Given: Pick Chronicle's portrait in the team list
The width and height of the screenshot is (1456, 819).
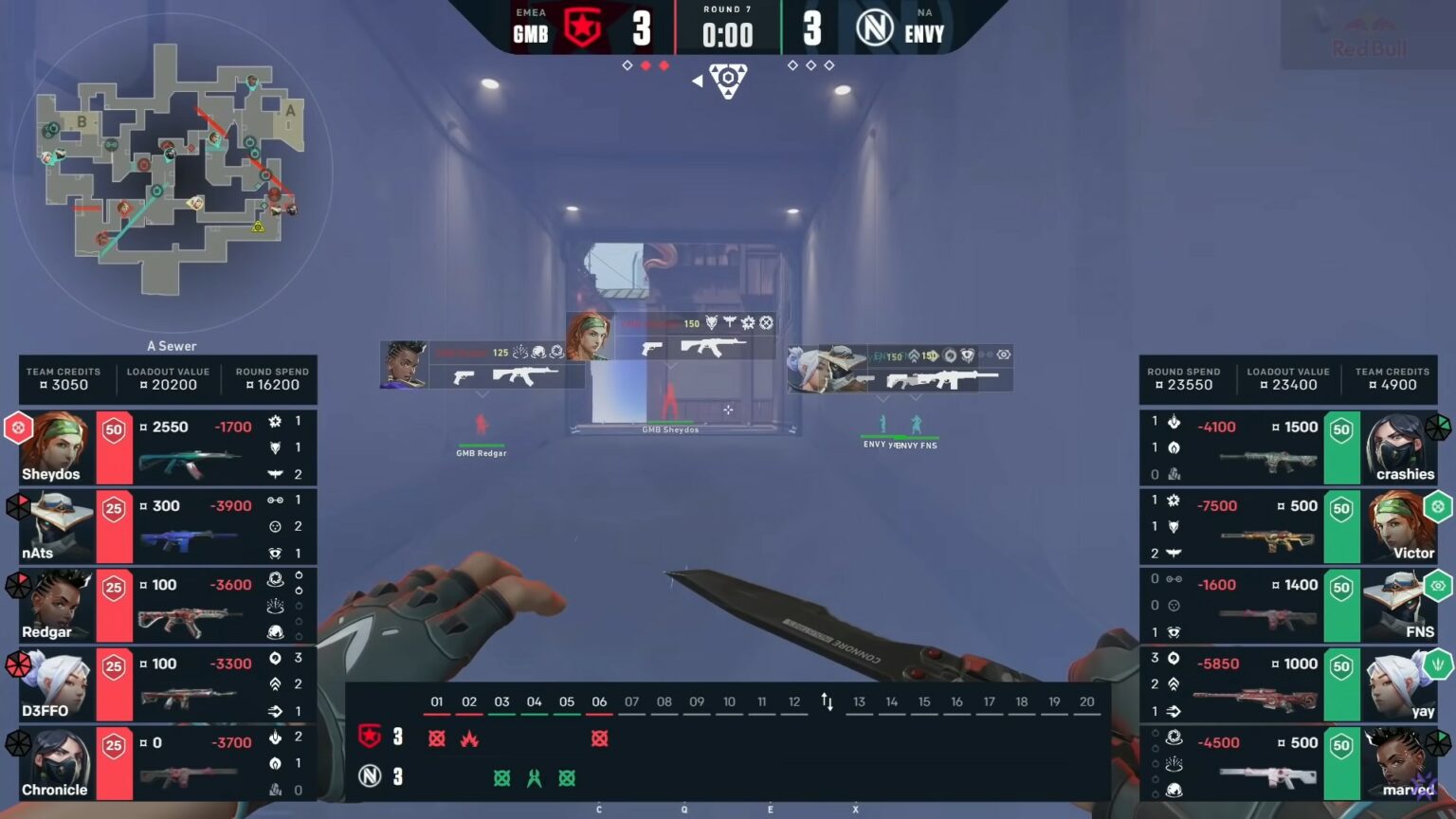Looking at the screenshot, I should [x=57, y=763].
